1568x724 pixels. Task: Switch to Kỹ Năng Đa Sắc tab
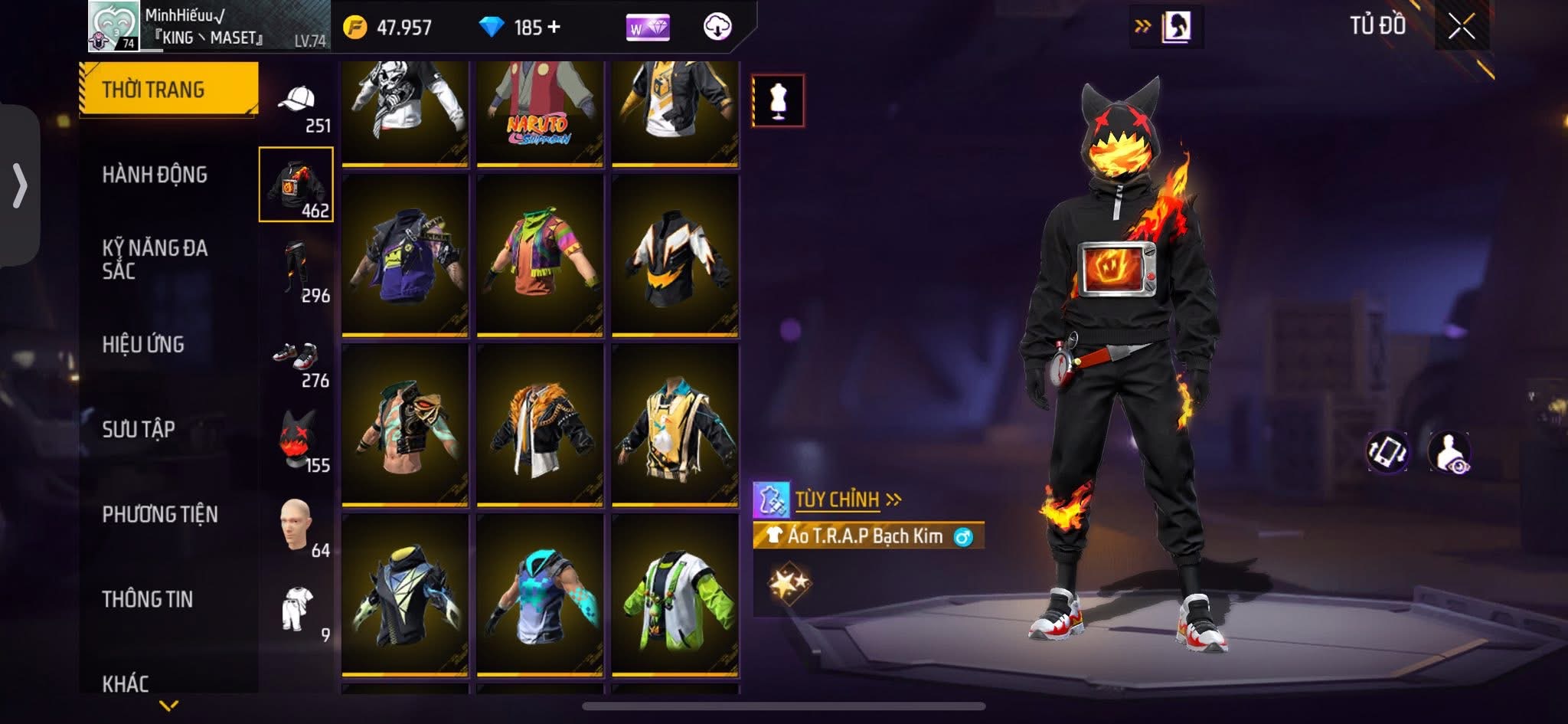[155, 259]
